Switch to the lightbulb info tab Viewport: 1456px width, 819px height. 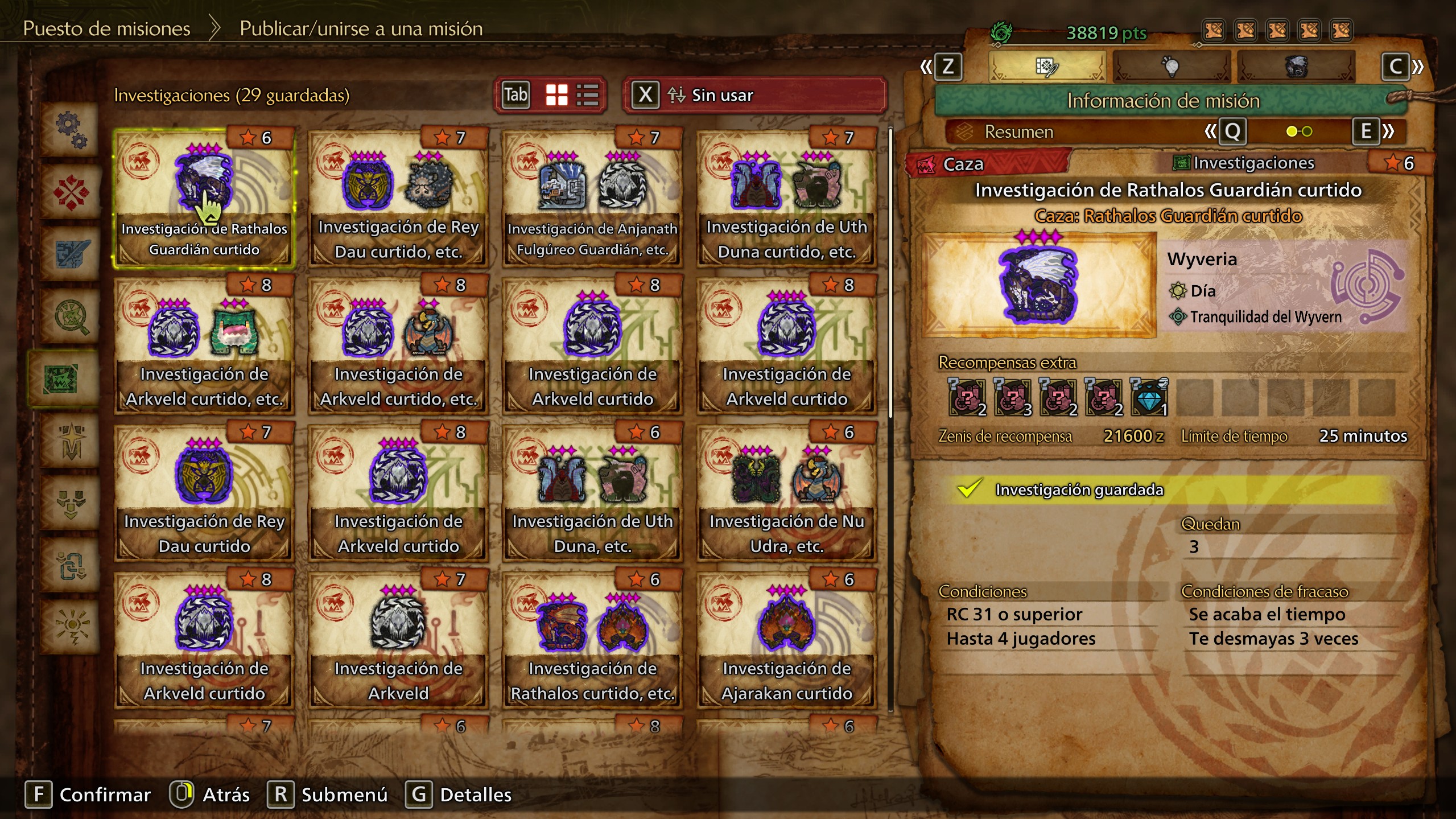tap(1171, 67)
